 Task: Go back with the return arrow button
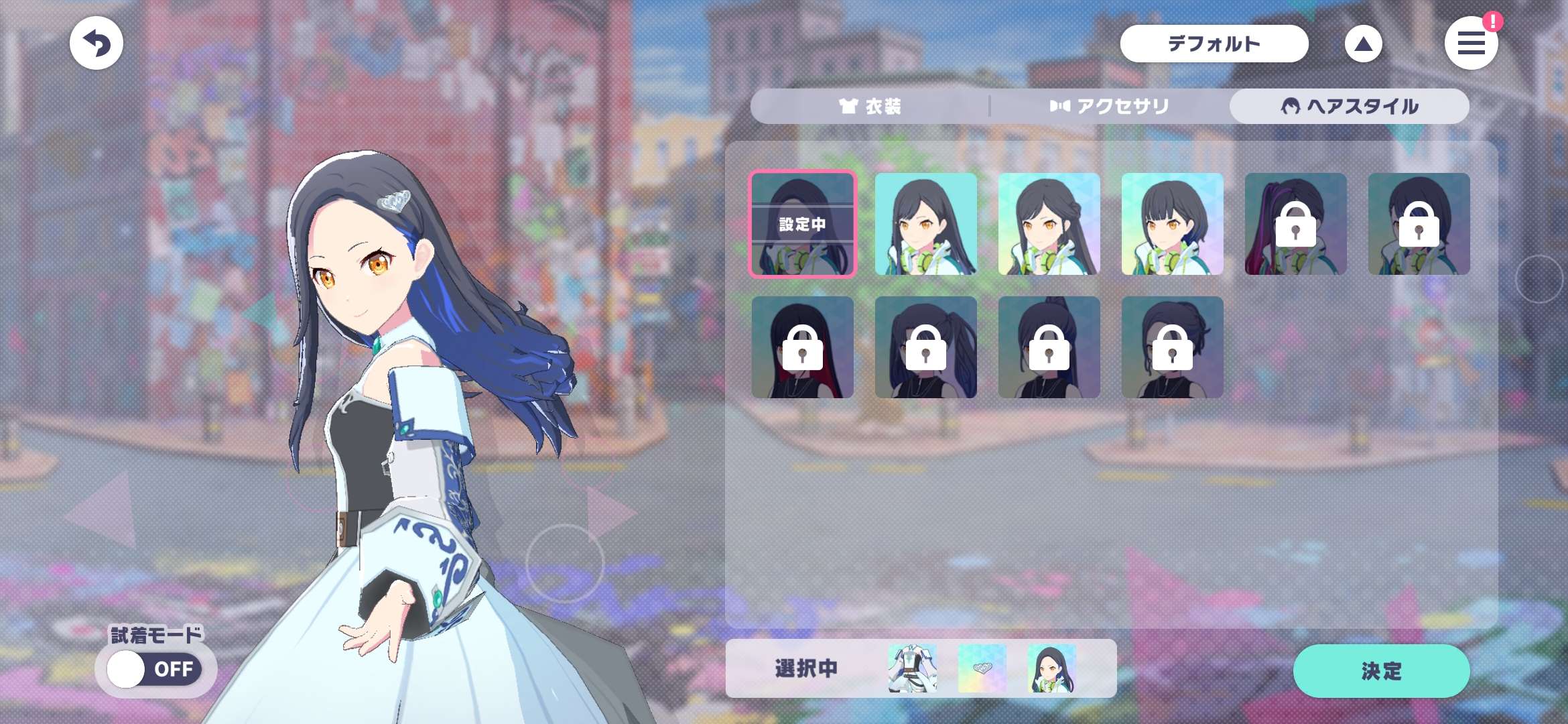(x=96, y=44)
